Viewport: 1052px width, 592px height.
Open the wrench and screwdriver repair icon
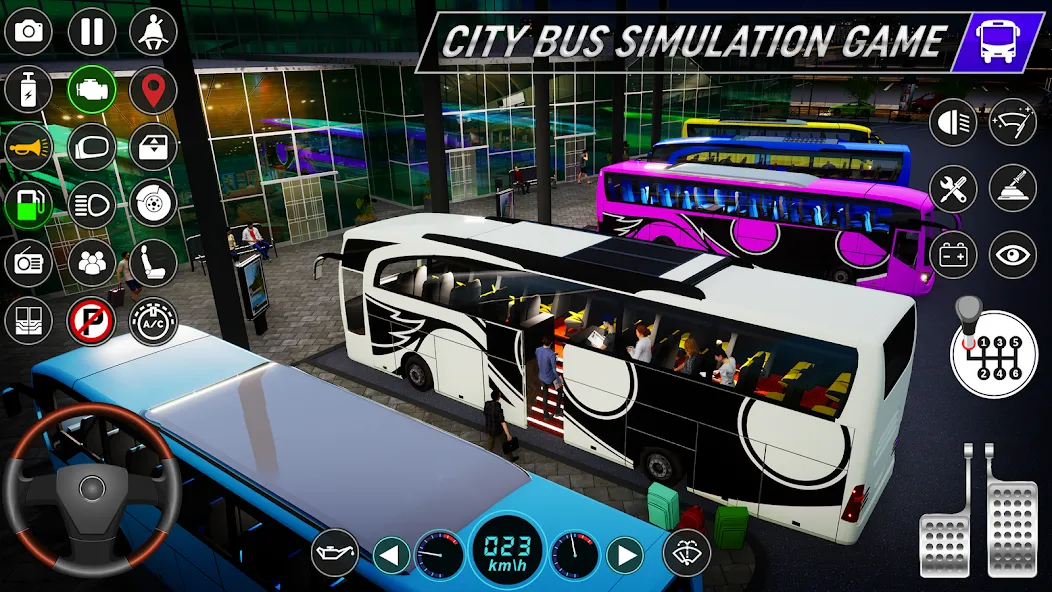pos(952,188)
